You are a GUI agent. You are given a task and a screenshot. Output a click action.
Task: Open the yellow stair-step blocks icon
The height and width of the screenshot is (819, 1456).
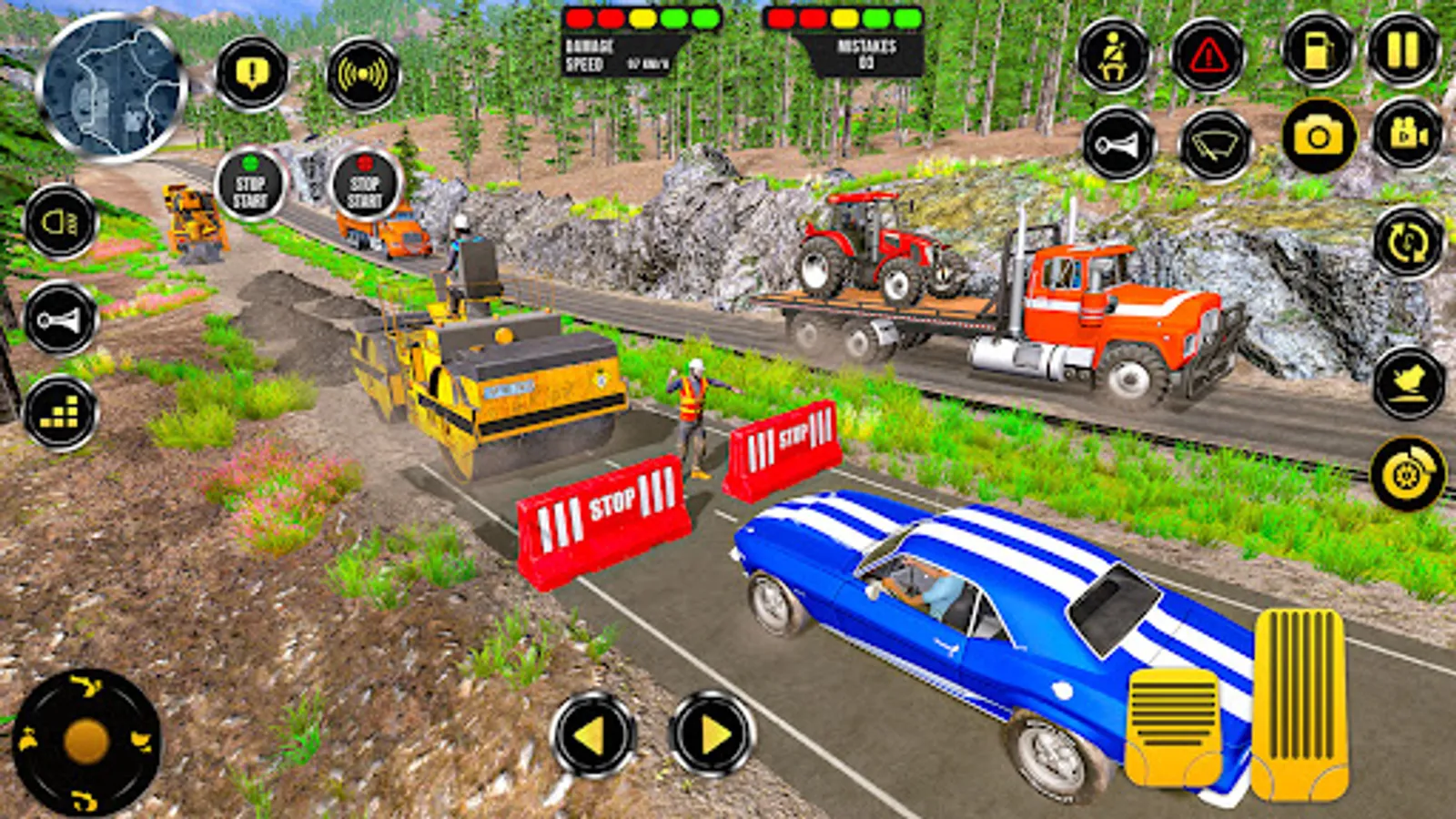[60, 414]
